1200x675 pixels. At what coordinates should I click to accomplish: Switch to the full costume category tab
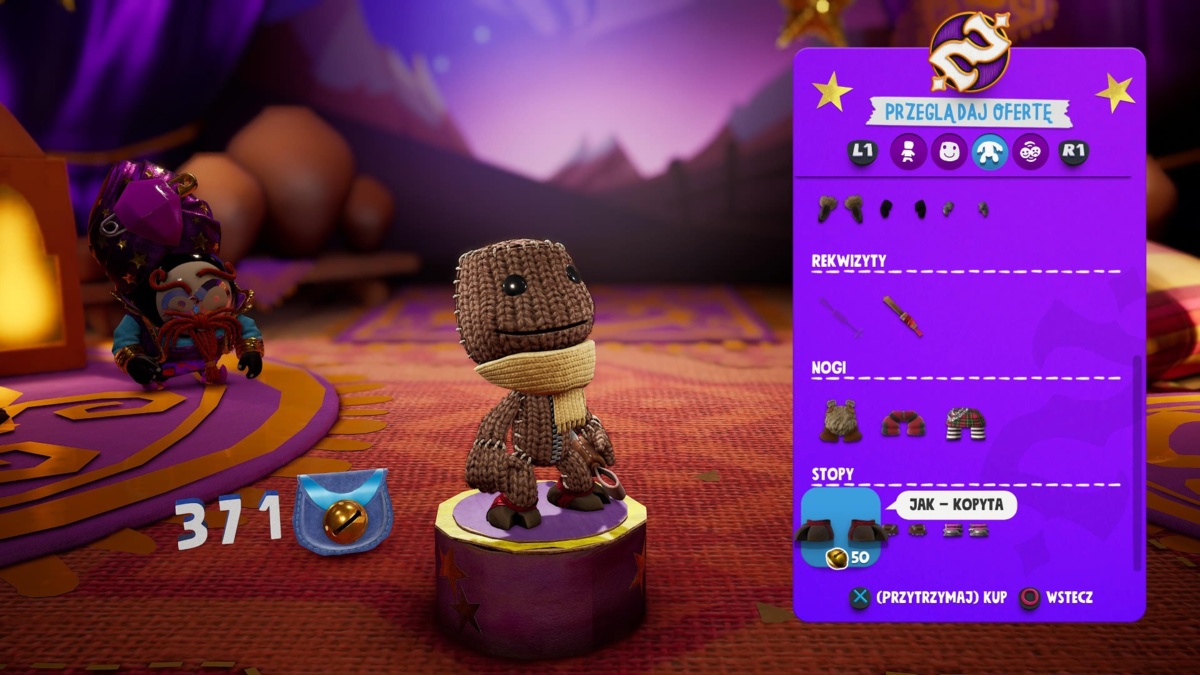click(x=909, y=152)
